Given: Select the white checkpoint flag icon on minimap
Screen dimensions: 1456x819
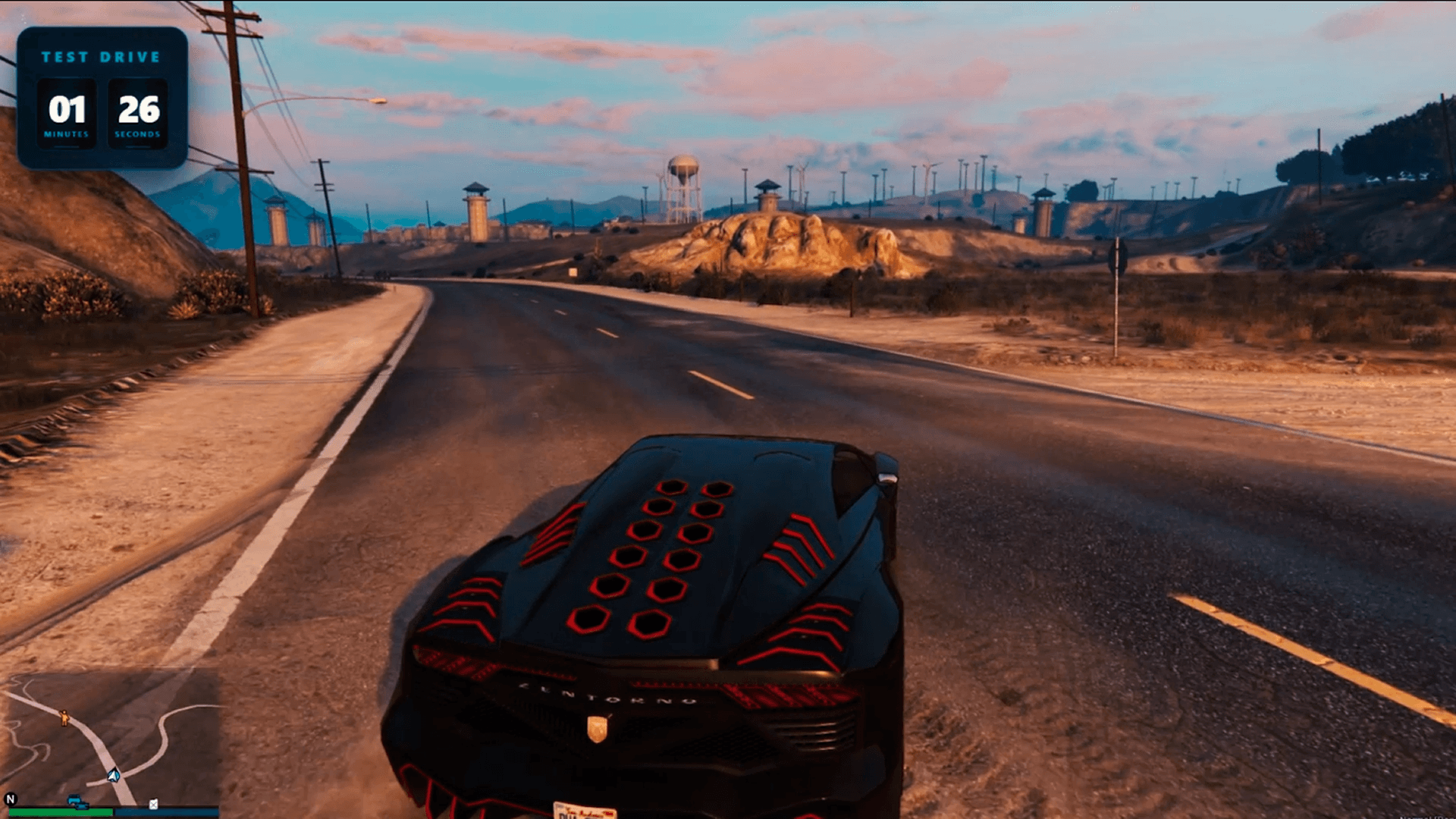Looking at the screenshot, I should click(x=153, y=803).
